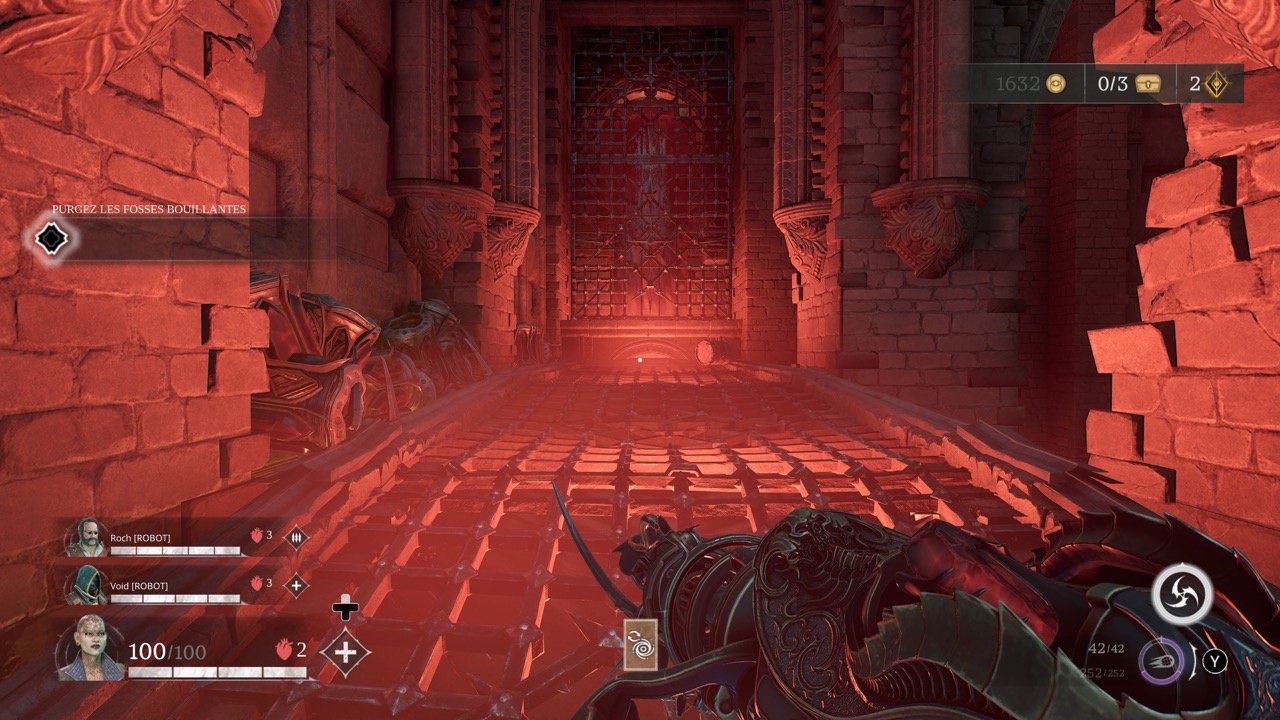Select the purple-ringed projectile ammo icon
The width and height of the screenshot is (1280, 720).
1161,661
